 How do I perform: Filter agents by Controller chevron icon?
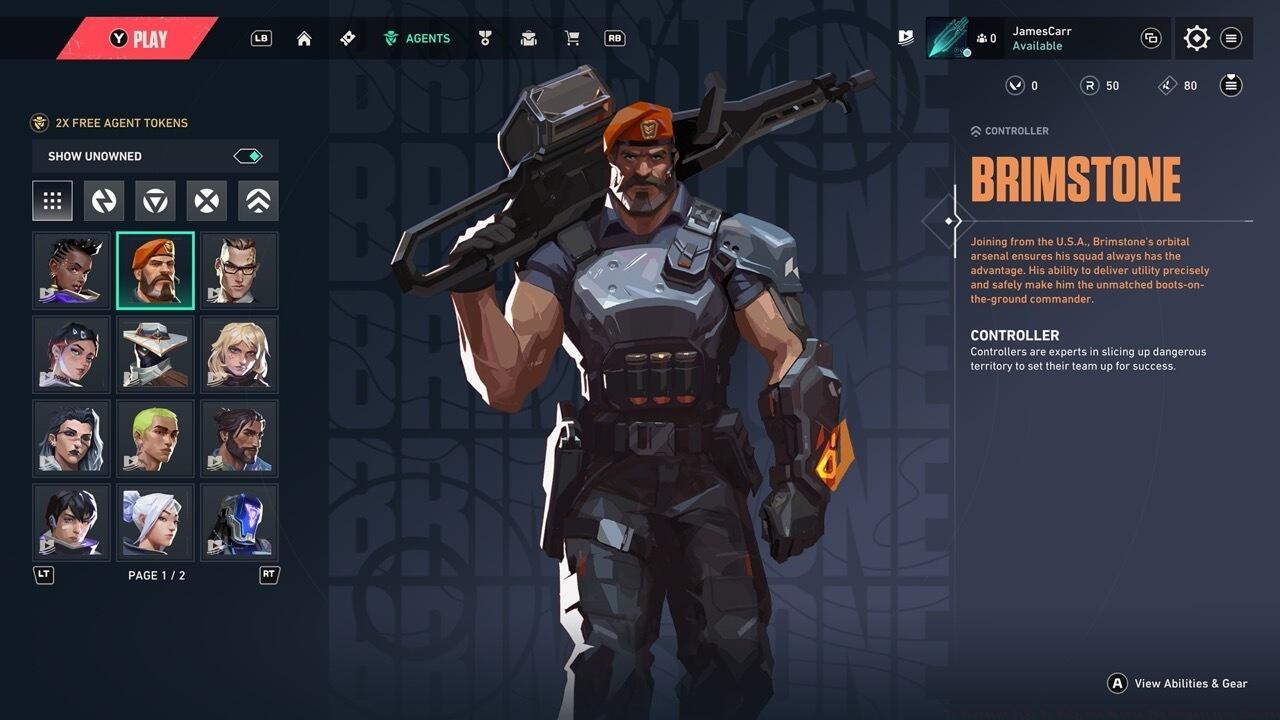click(258, 201)
